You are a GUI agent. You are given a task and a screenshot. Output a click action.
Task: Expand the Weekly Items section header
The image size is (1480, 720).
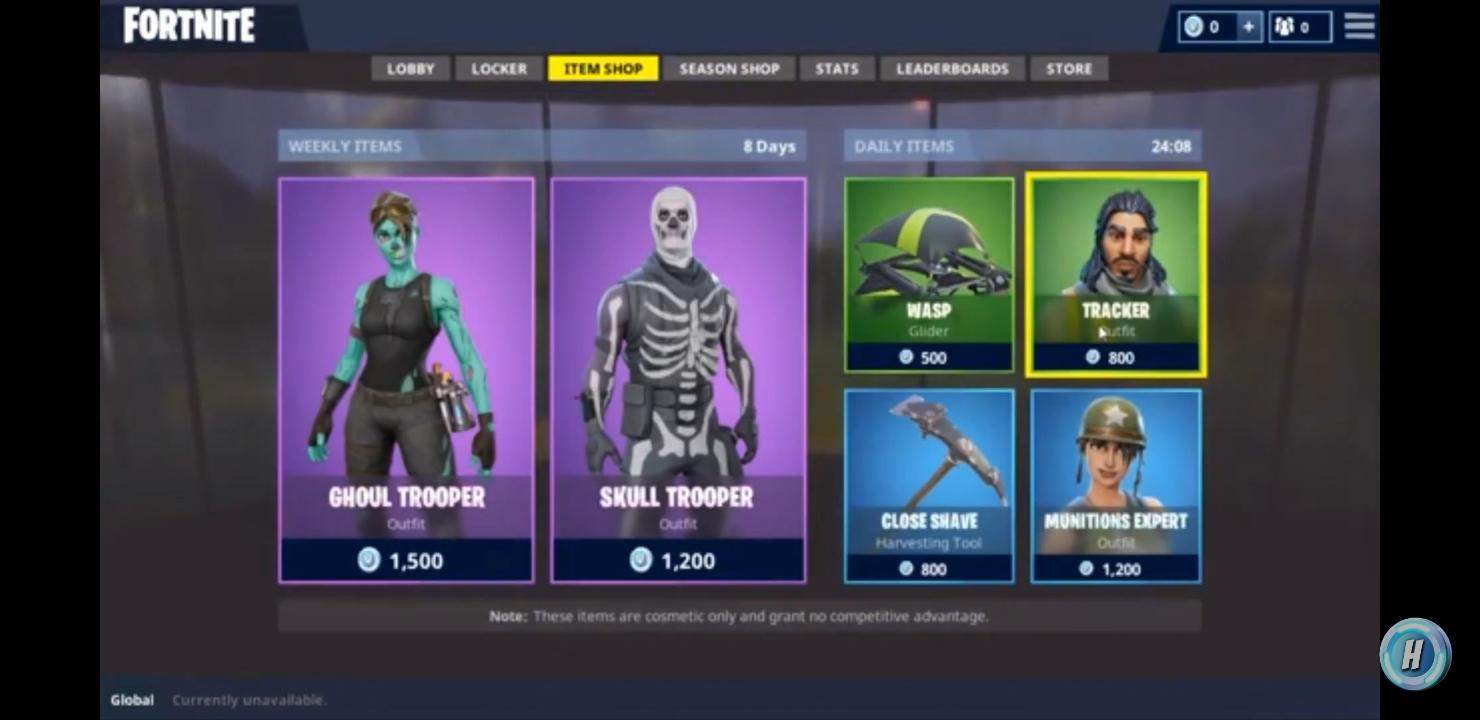tap(344, 146)
